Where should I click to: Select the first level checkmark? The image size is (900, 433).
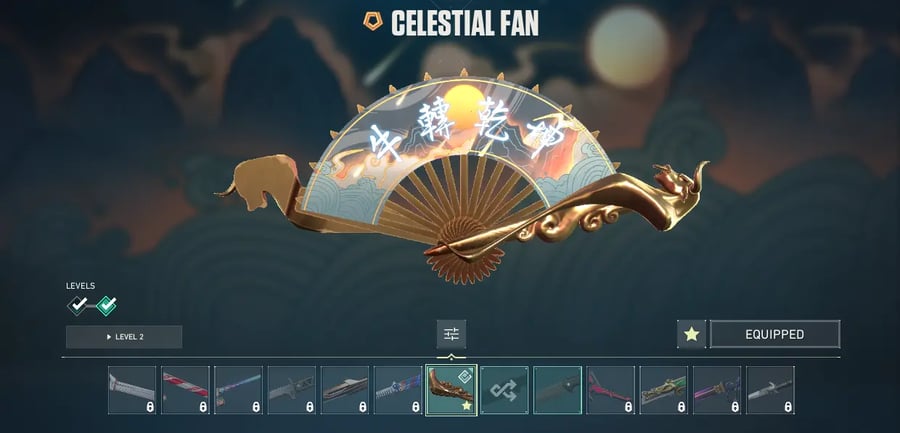[77, 306]
